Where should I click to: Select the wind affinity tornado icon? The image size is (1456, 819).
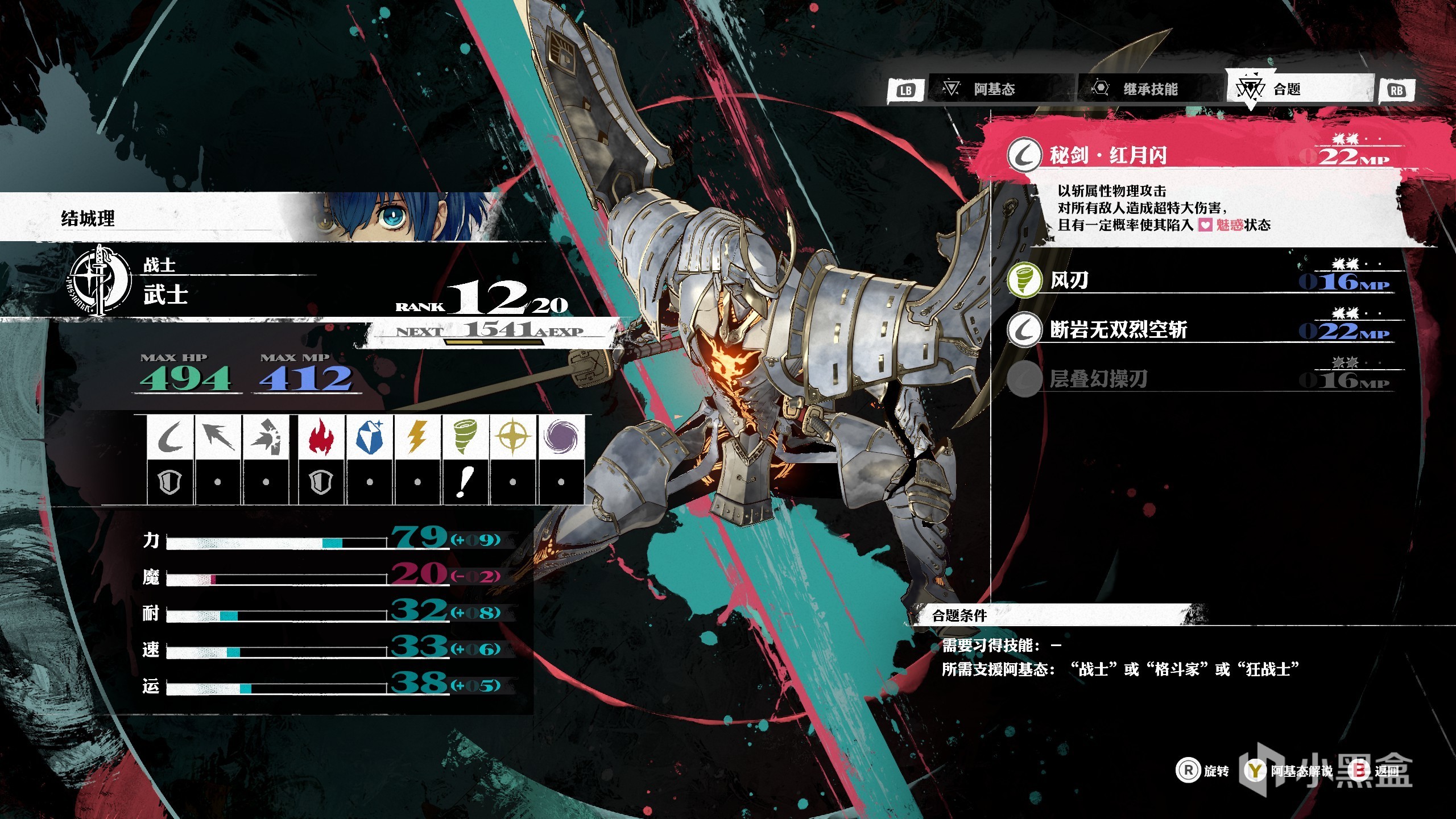coord(465,437)
